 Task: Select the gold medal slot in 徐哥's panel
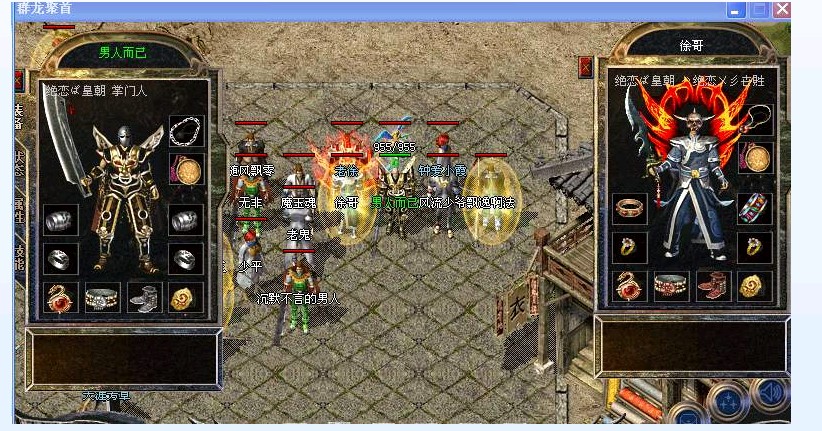[x=756, y=158]
